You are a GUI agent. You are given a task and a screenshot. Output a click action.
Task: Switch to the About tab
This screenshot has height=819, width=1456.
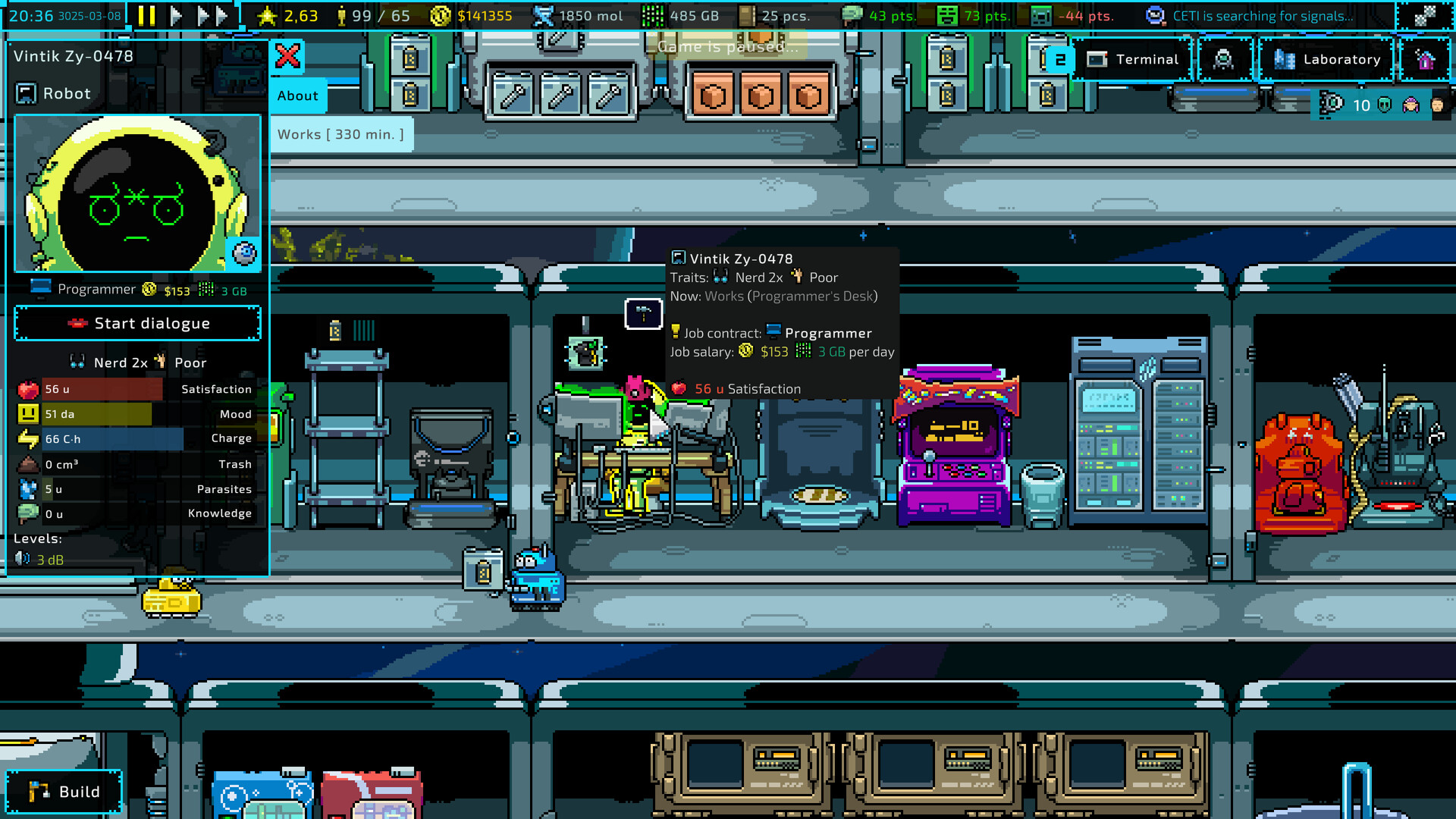(x=297, y=96)
